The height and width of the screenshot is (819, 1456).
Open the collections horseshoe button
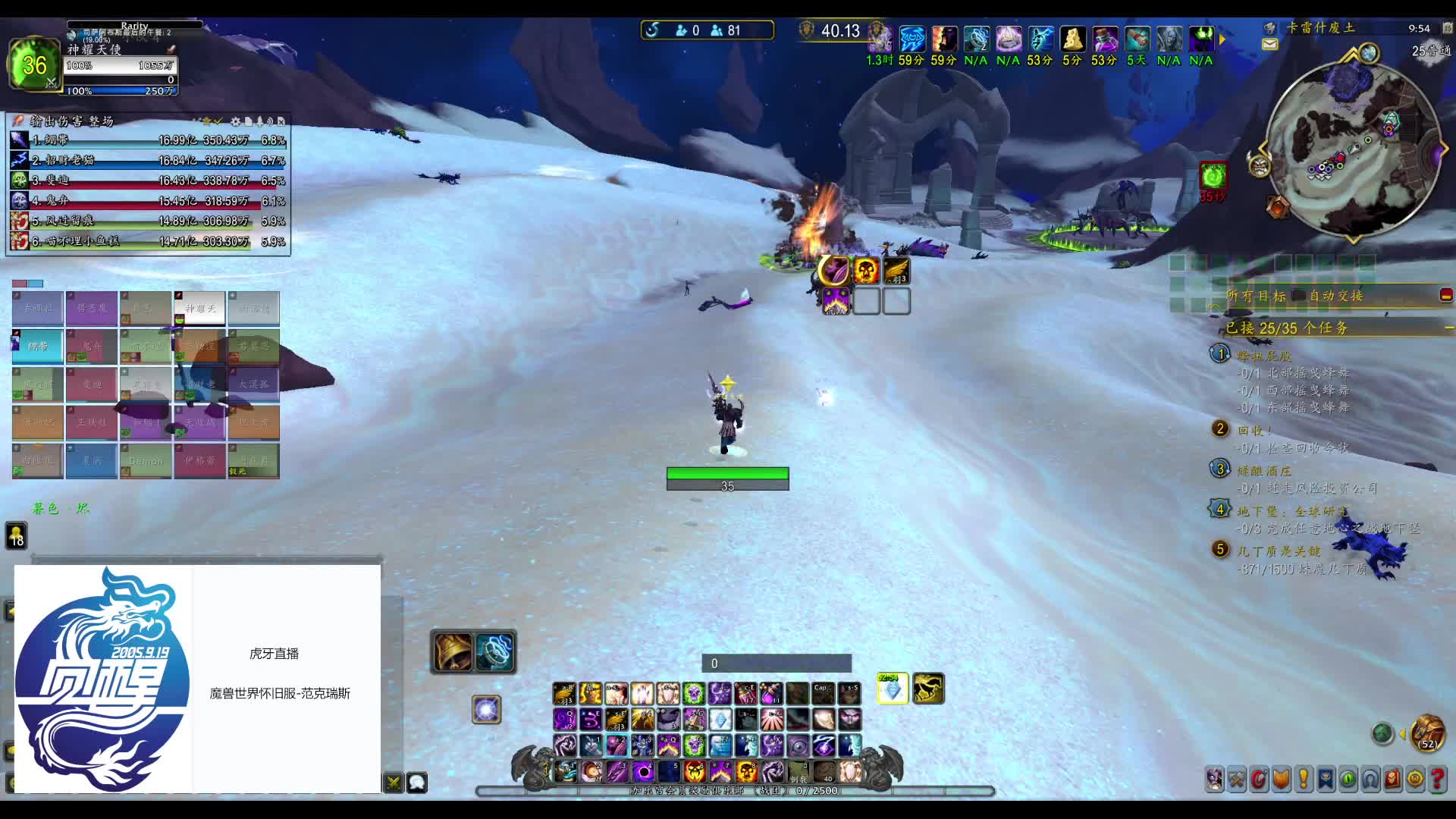pyautogui.click(x=1370, y=779)
